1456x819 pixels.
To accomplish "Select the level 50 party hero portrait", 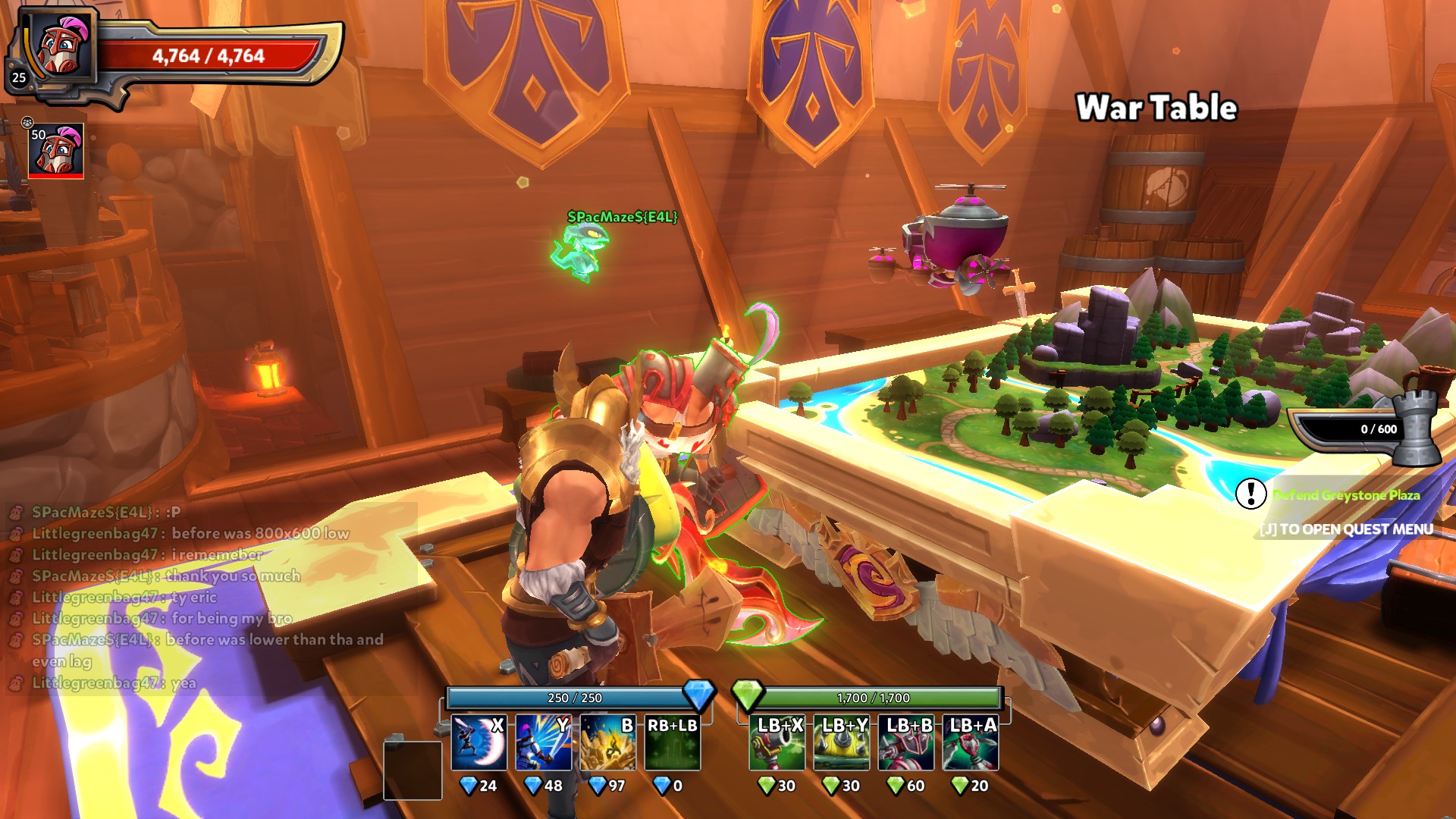I will pyautogui.click(x=56, y=152).
